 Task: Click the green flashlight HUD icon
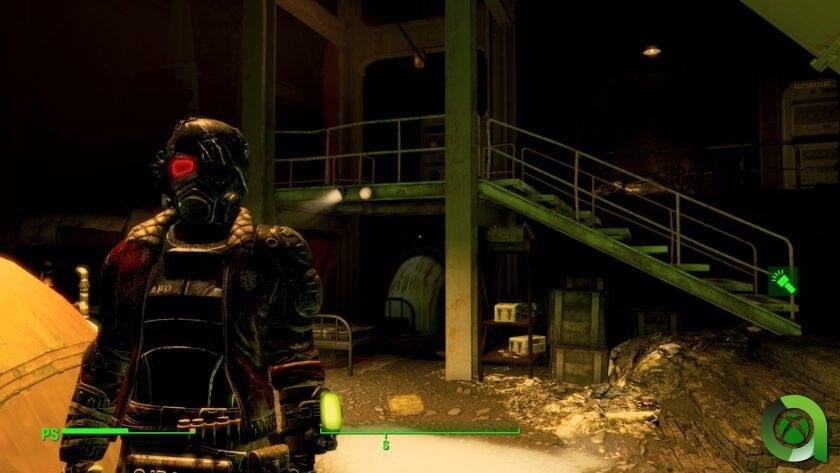pyautogui.click(x=783, y=283)
